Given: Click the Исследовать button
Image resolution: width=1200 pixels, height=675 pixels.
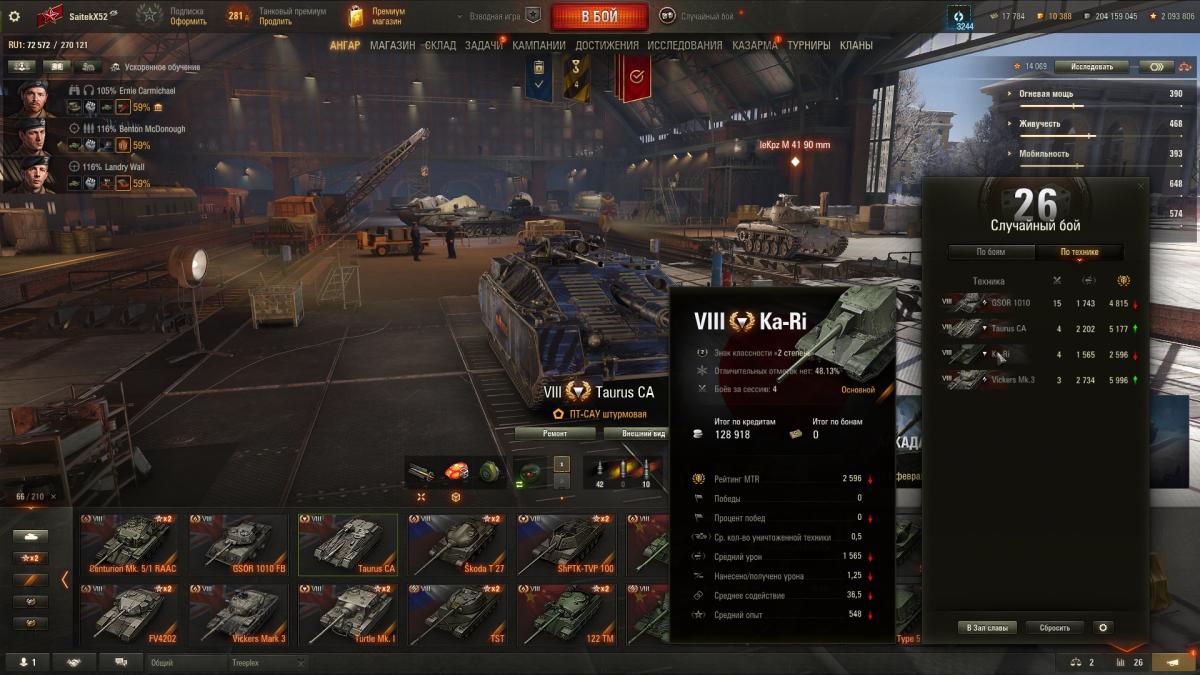Looking at the screenshot, I should (x=1091, y=66).
